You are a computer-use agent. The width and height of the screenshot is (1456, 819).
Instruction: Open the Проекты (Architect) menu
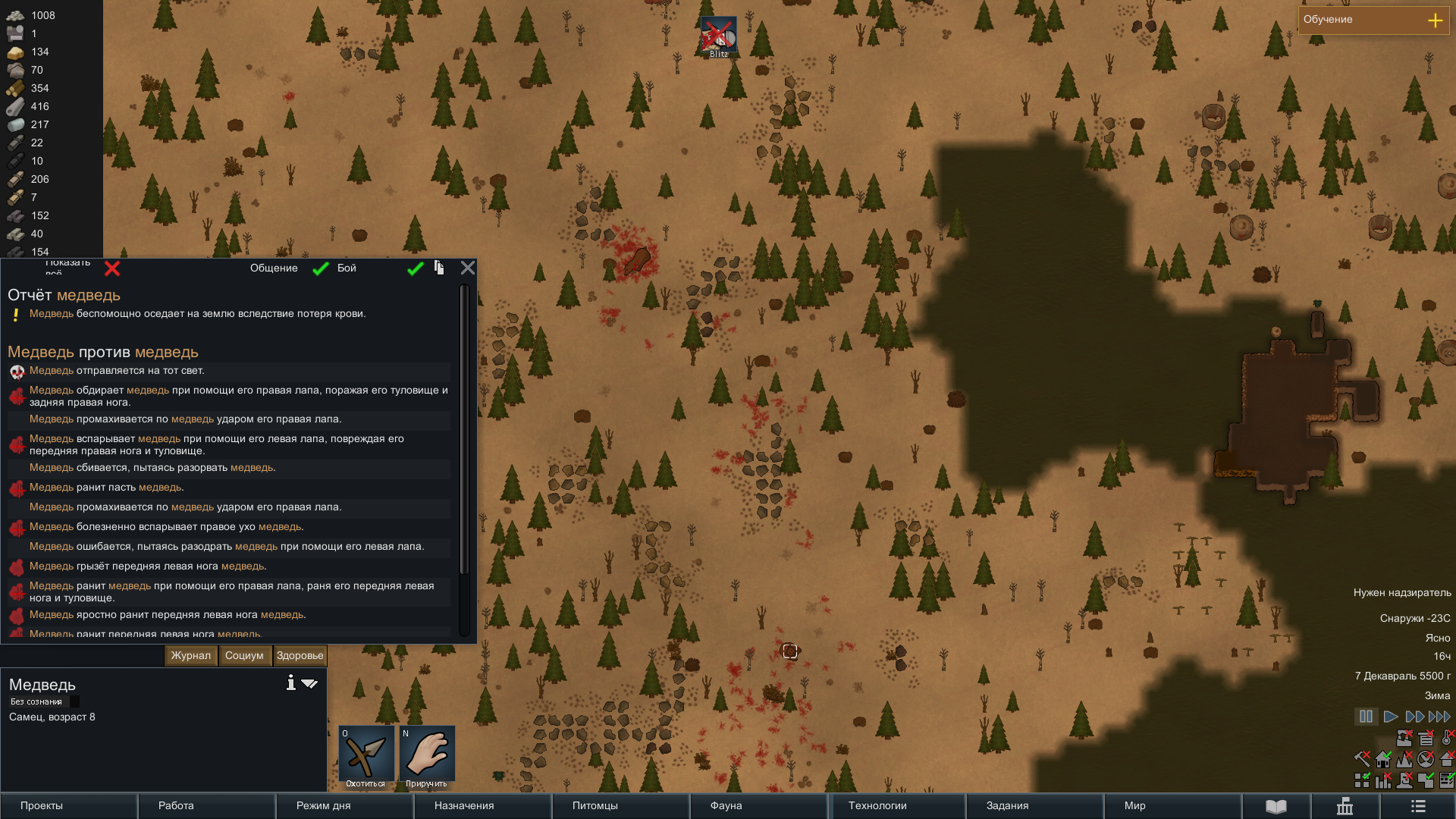coord(68,805)
